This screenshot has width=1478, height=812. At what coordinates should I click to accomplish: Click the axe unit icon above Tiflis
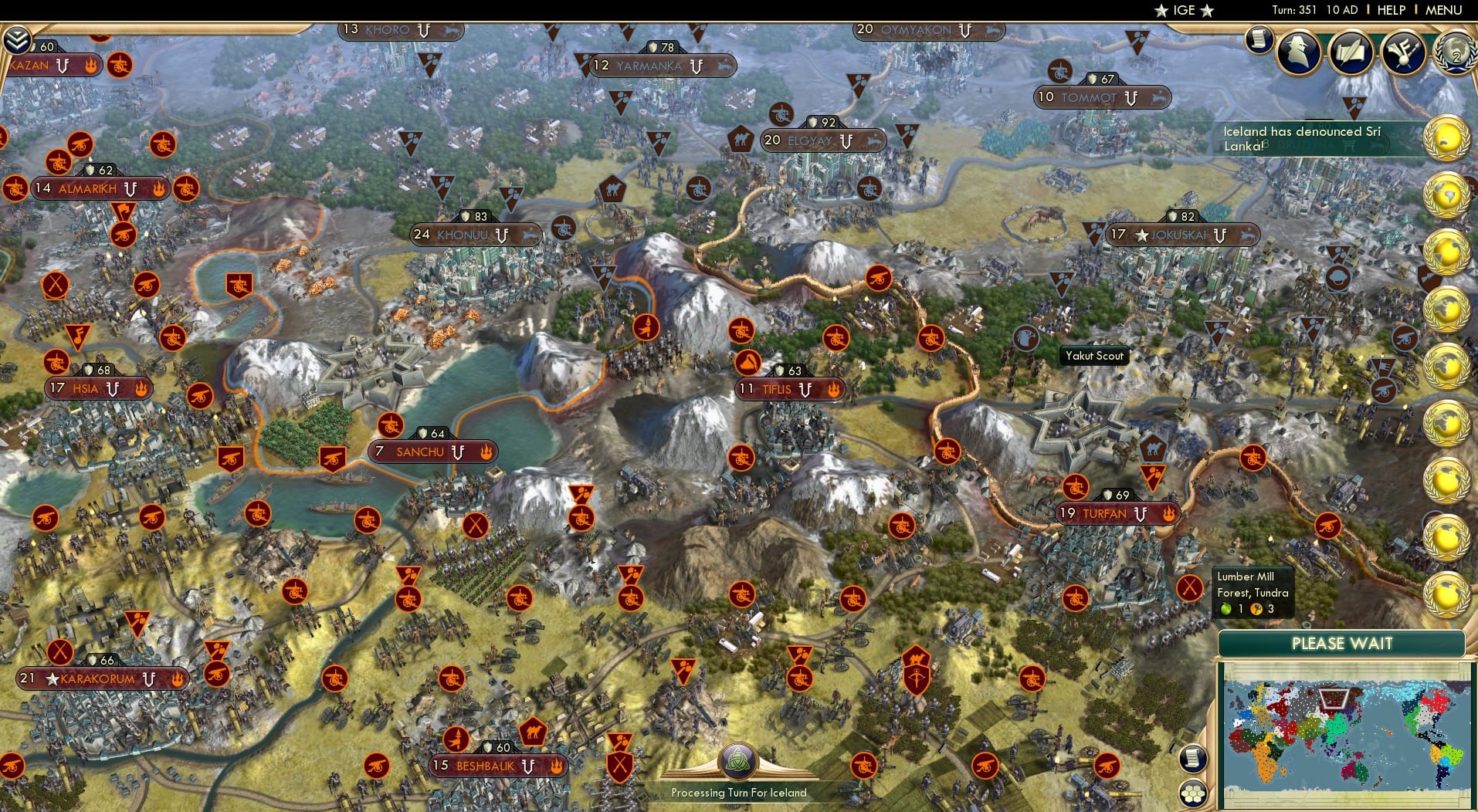tap(747, 362)
